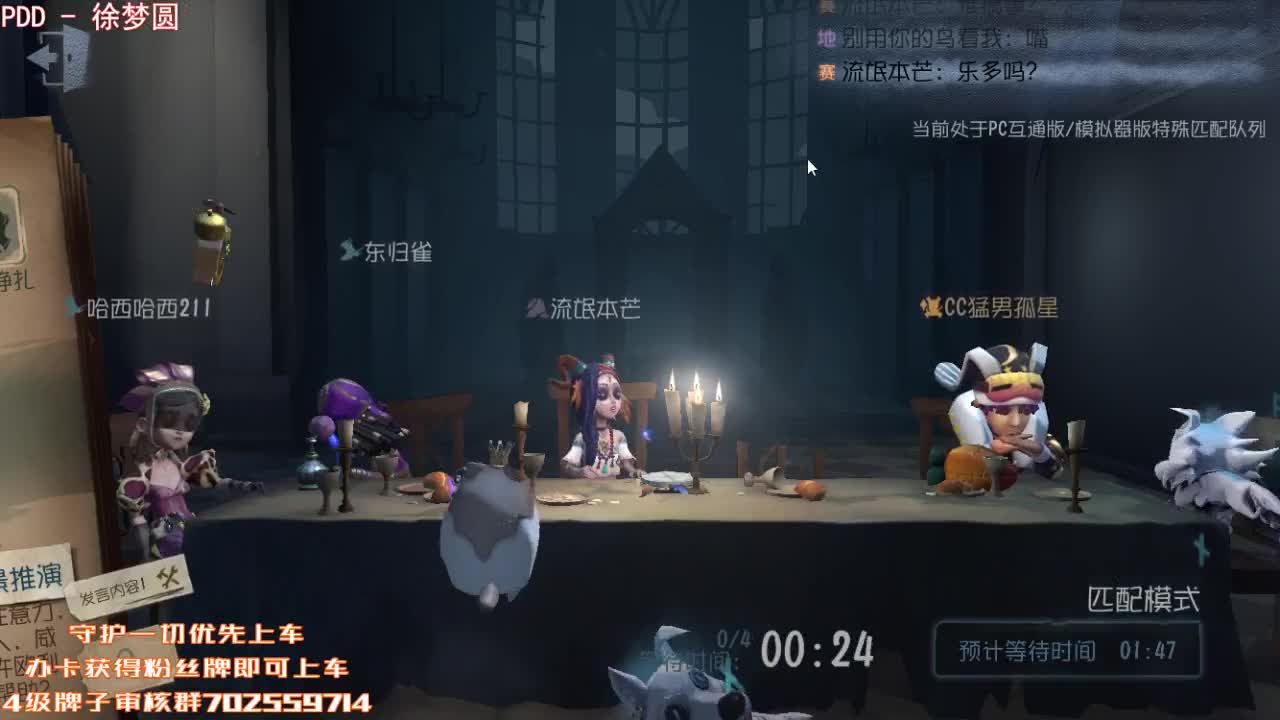The width and height of the screenshot is (1280, 720).
Task: Click the 00:24 countdown timer
Action: (x=820, y=650)
